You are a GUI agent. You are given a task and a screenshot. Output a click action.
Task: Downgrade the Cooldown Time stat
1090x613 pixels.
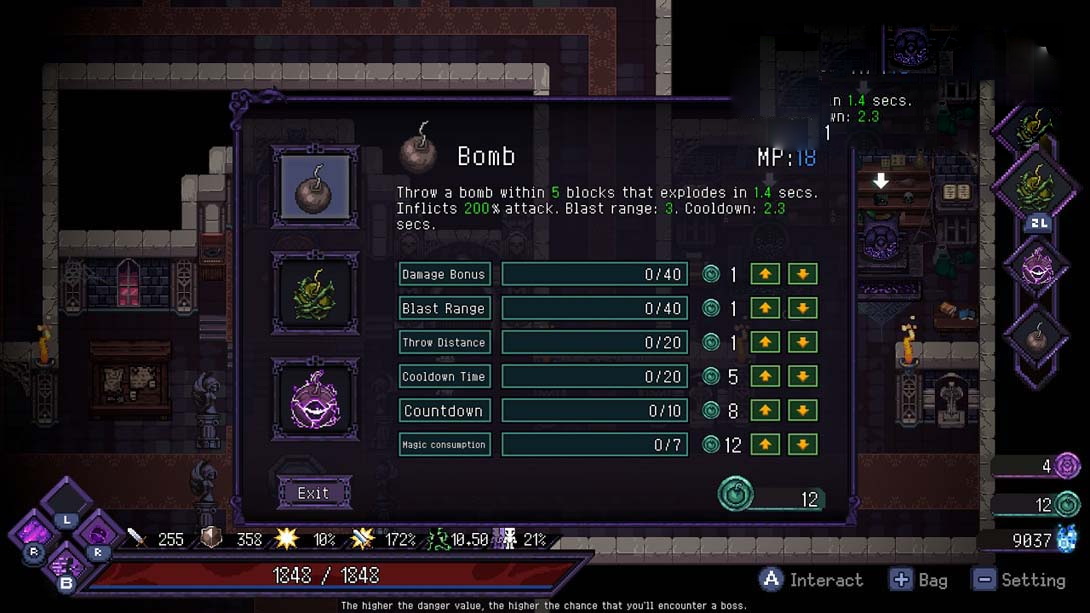click(x=802, y=377)
